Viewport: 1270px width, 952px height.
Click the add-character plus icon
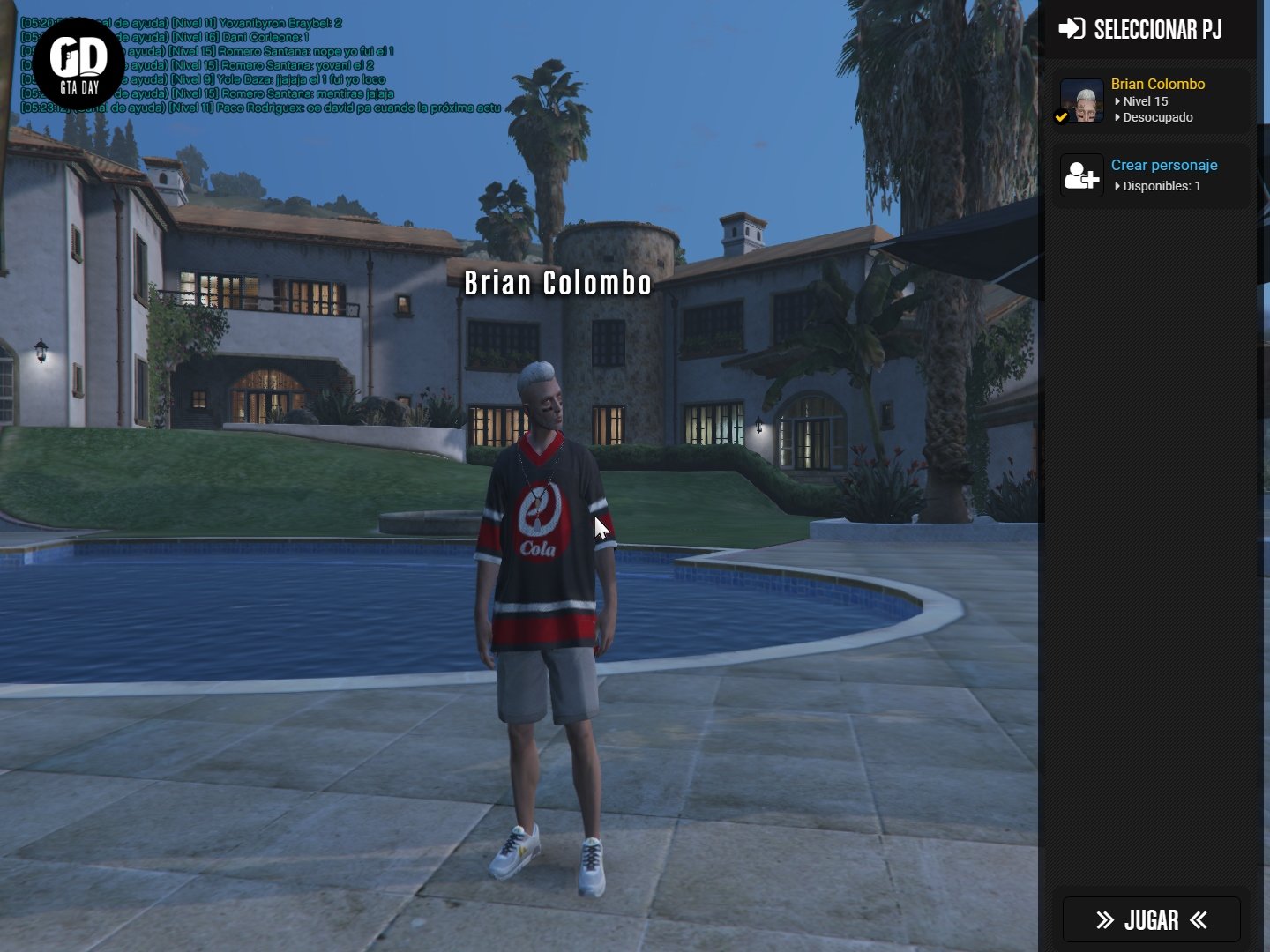coord(1081,175)
